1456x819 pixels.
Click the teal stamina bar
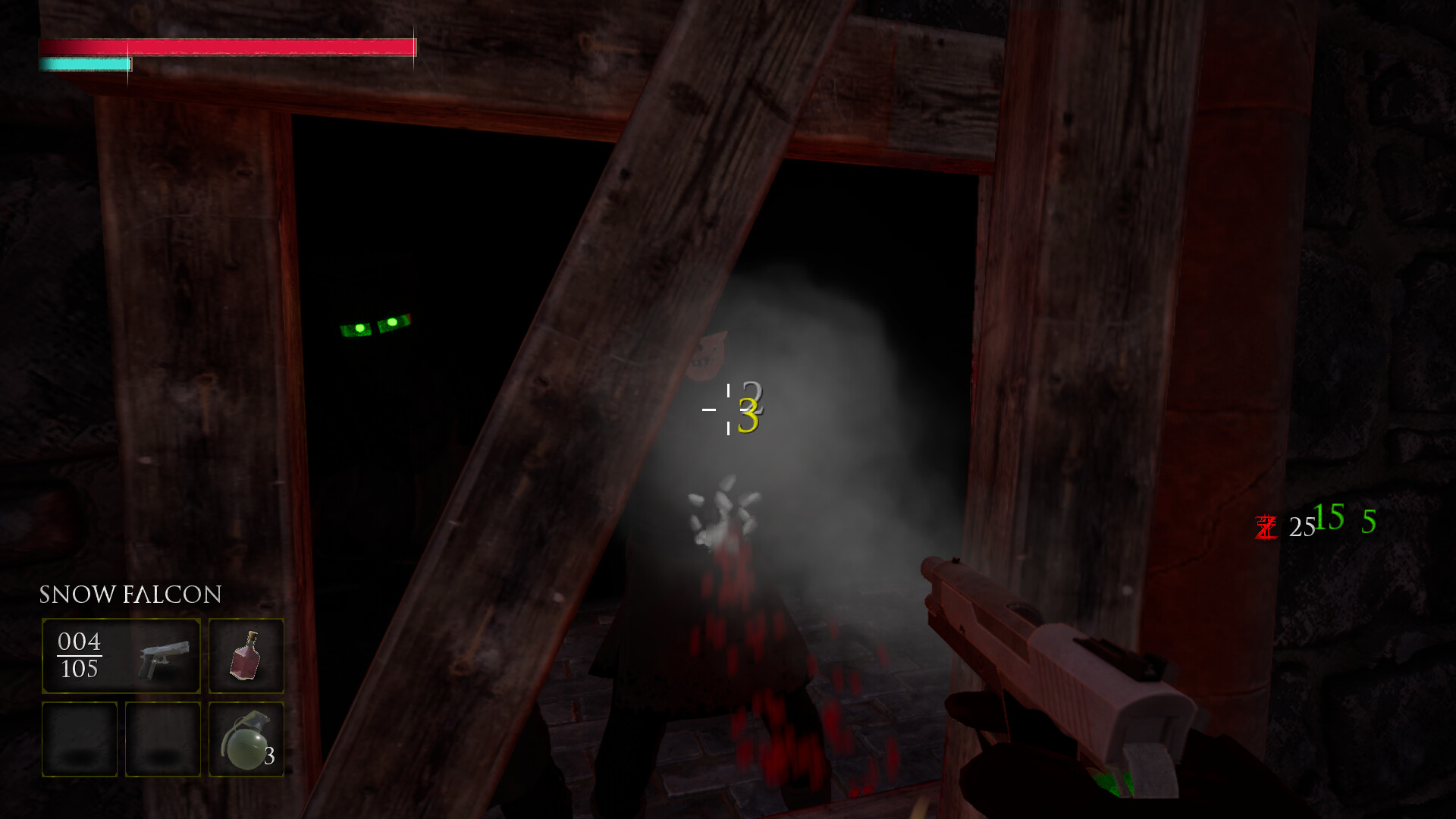85,64
